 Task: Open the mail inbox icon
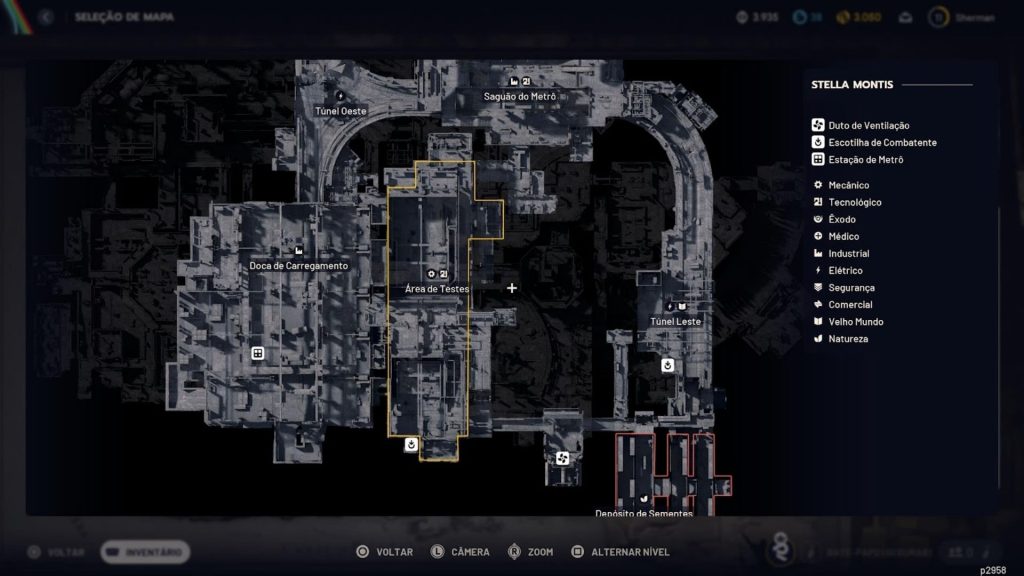pos(906,17)
